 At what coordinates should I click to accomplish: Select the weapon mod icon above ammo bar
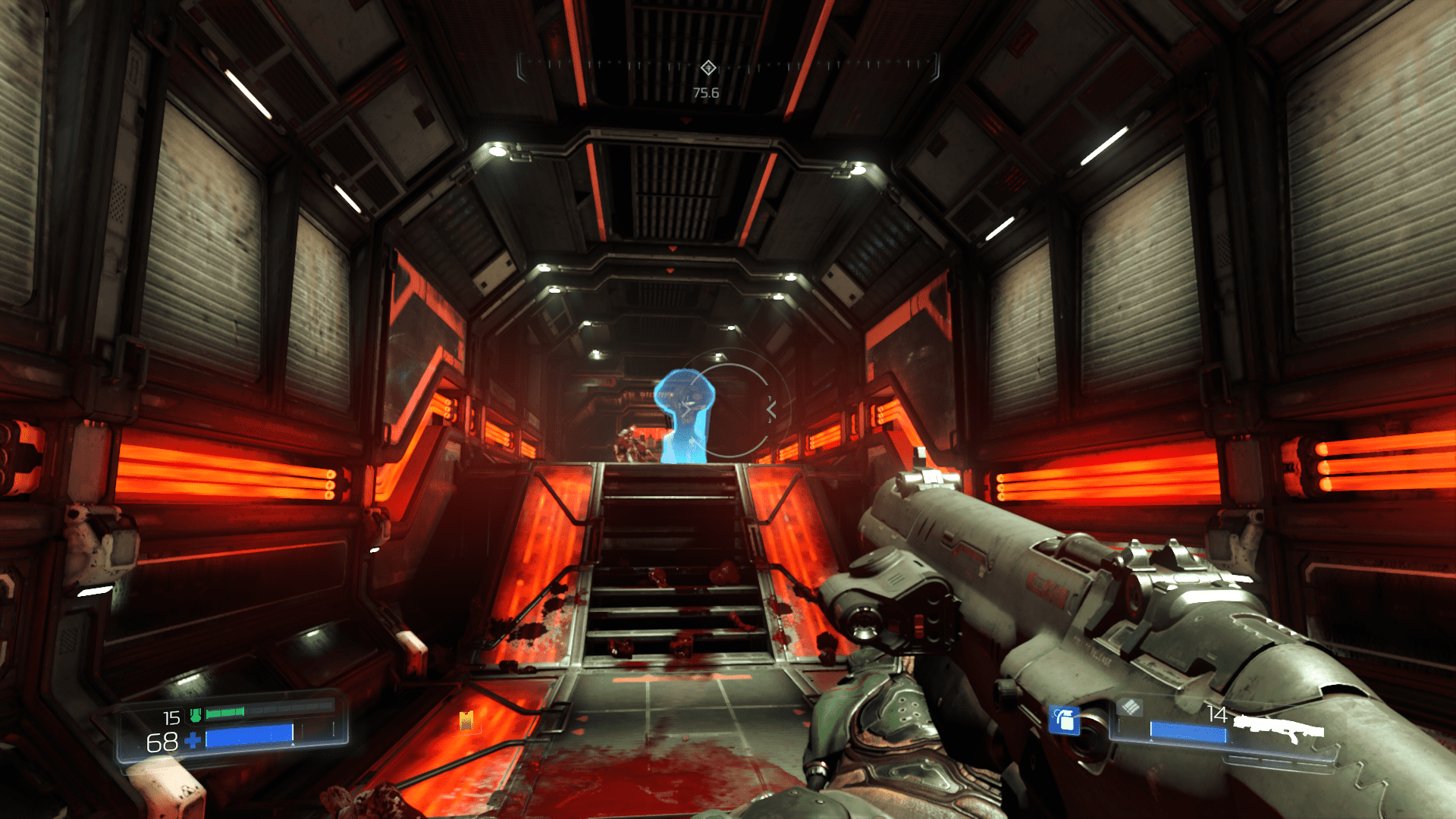pyautogui.click(x=1130, y=707)
